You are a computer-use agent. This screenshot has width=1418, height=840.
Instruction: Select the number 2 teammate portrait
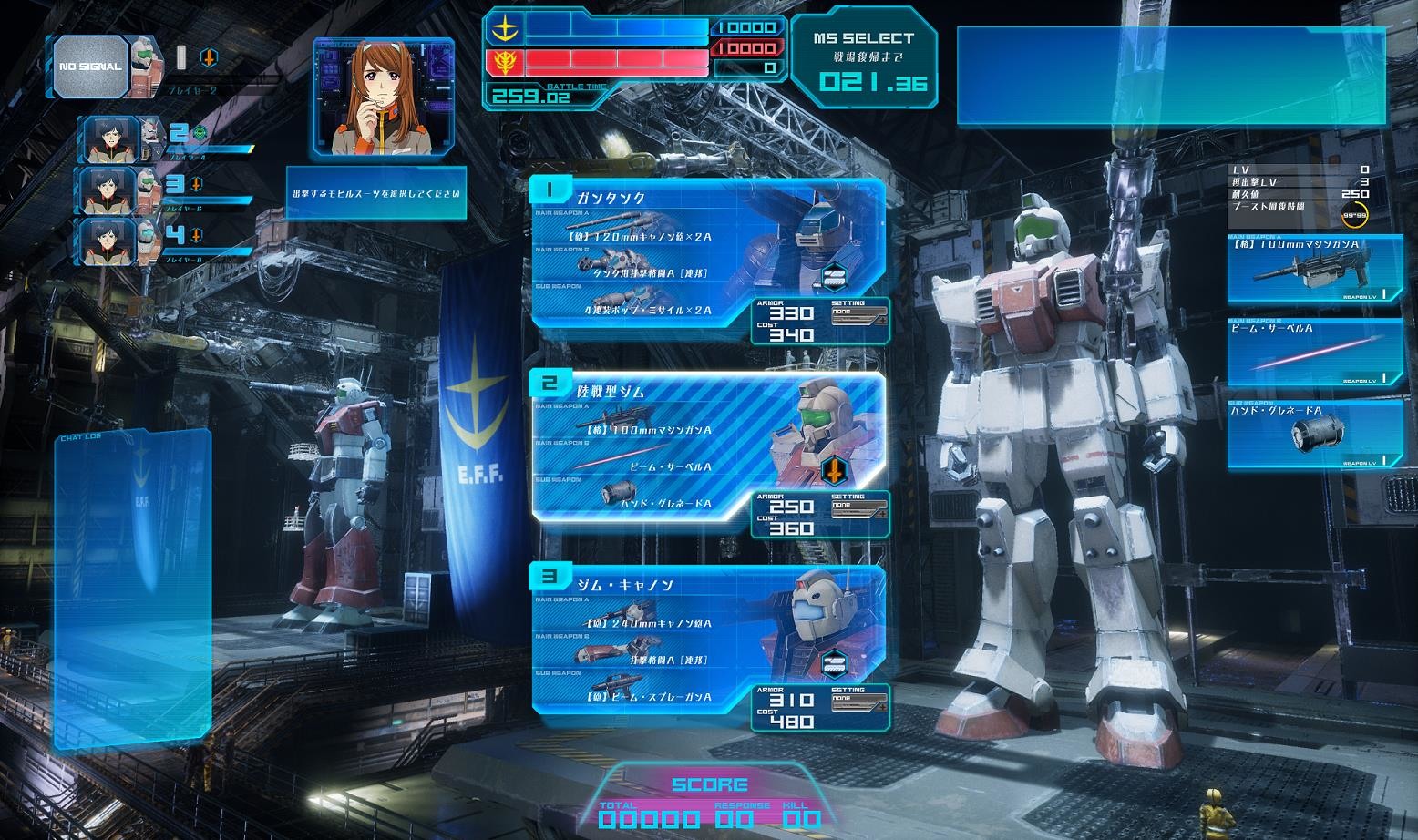pyautogui.click(x=110, y=139)
